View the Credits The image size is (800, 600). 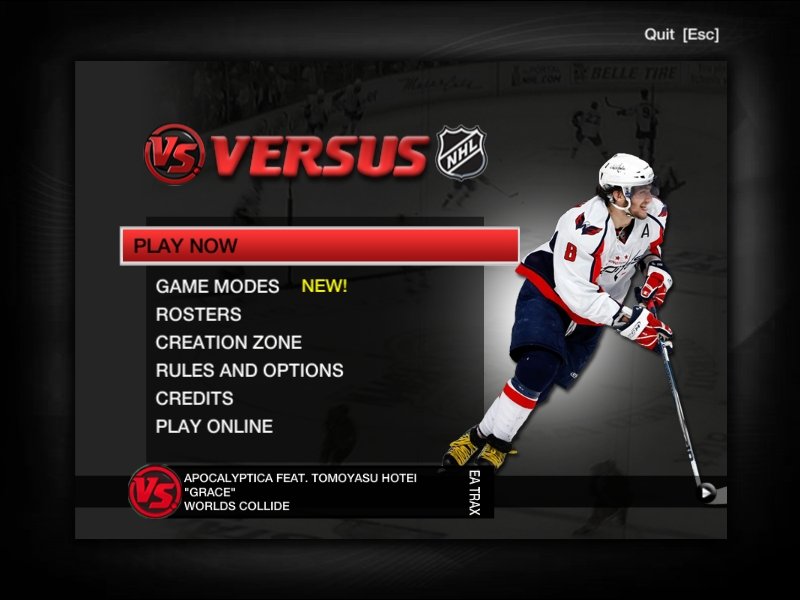[194, 398]
